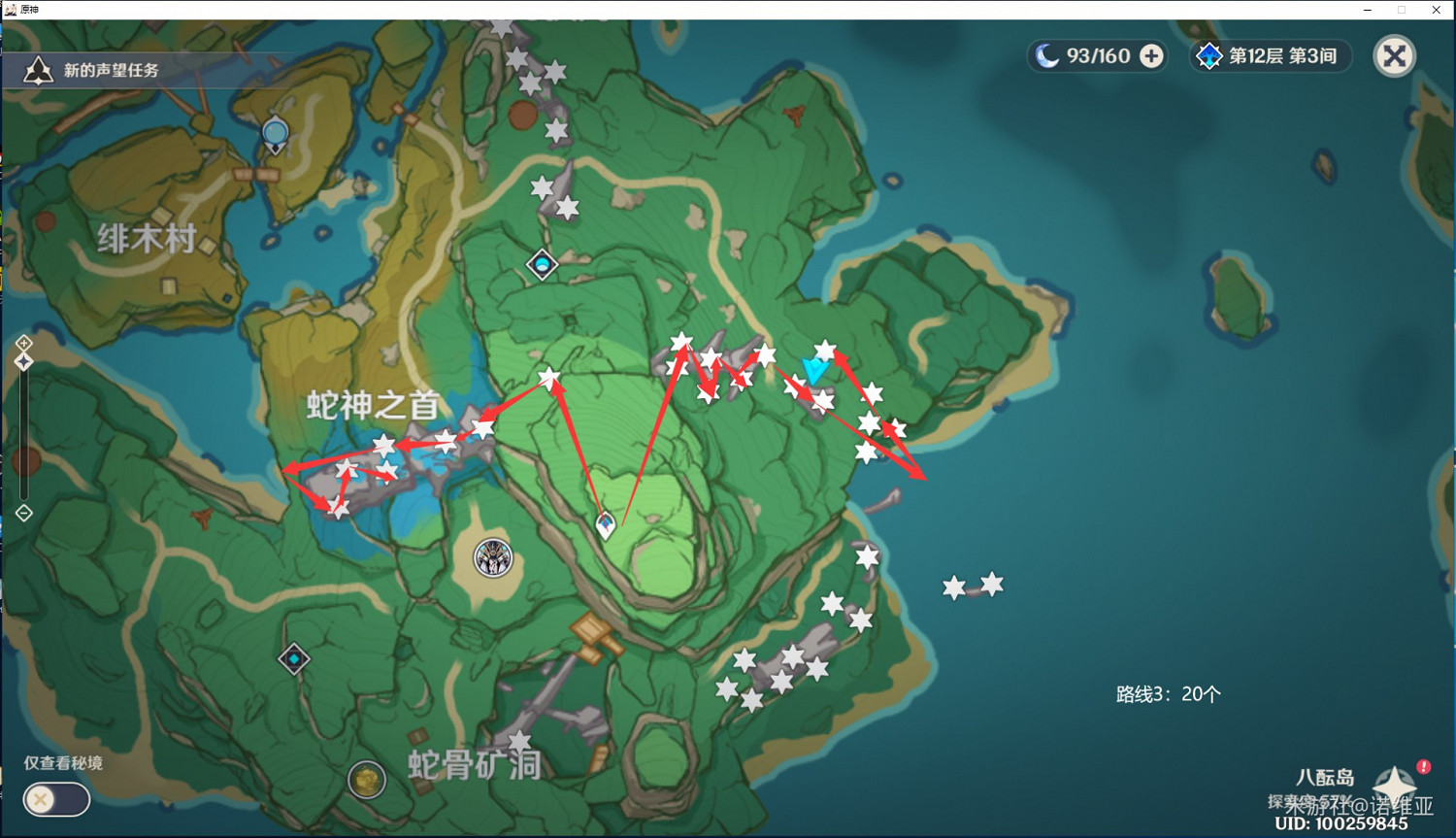This screenshot has width=1456, height=838.
Task: Open the Spiral Abyss 第12层 第3间 badge
Action: 1269,56
